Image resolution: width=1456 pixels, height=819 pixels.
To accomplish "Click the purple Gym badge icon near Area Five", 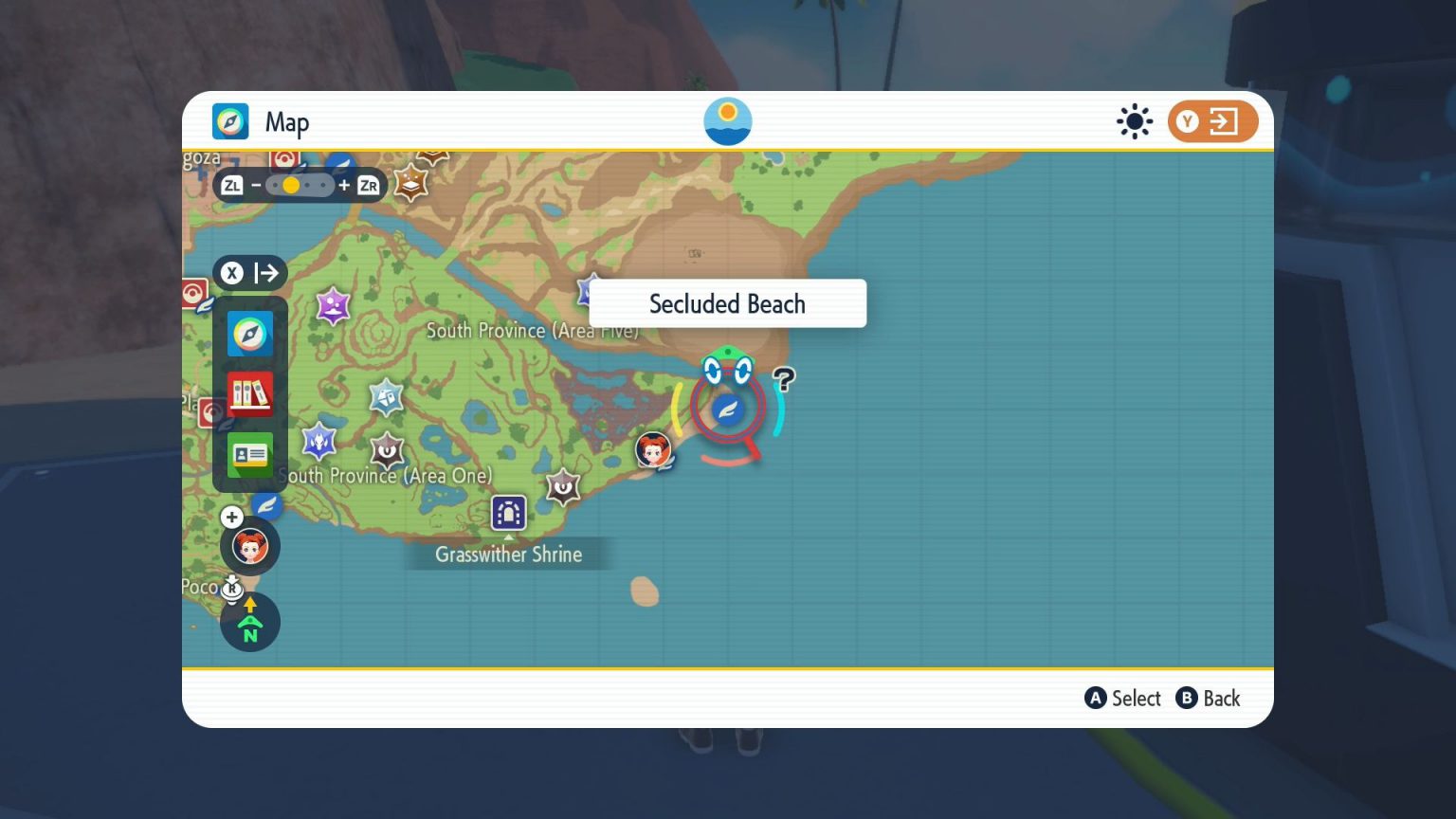I will tap(333, 305).
